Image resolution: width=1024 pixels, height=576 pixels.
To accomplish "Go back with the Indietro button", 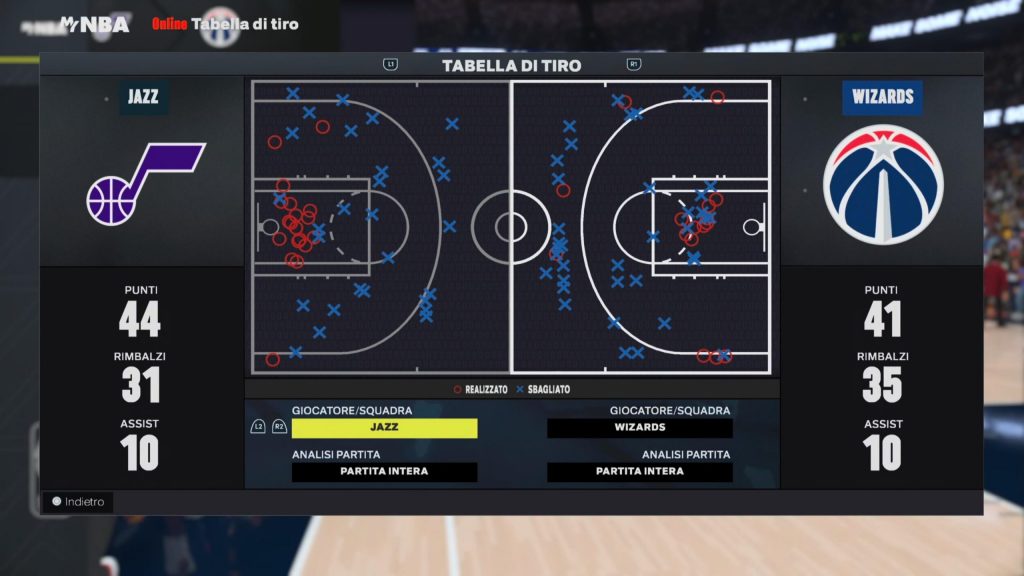I will point(80,502).
